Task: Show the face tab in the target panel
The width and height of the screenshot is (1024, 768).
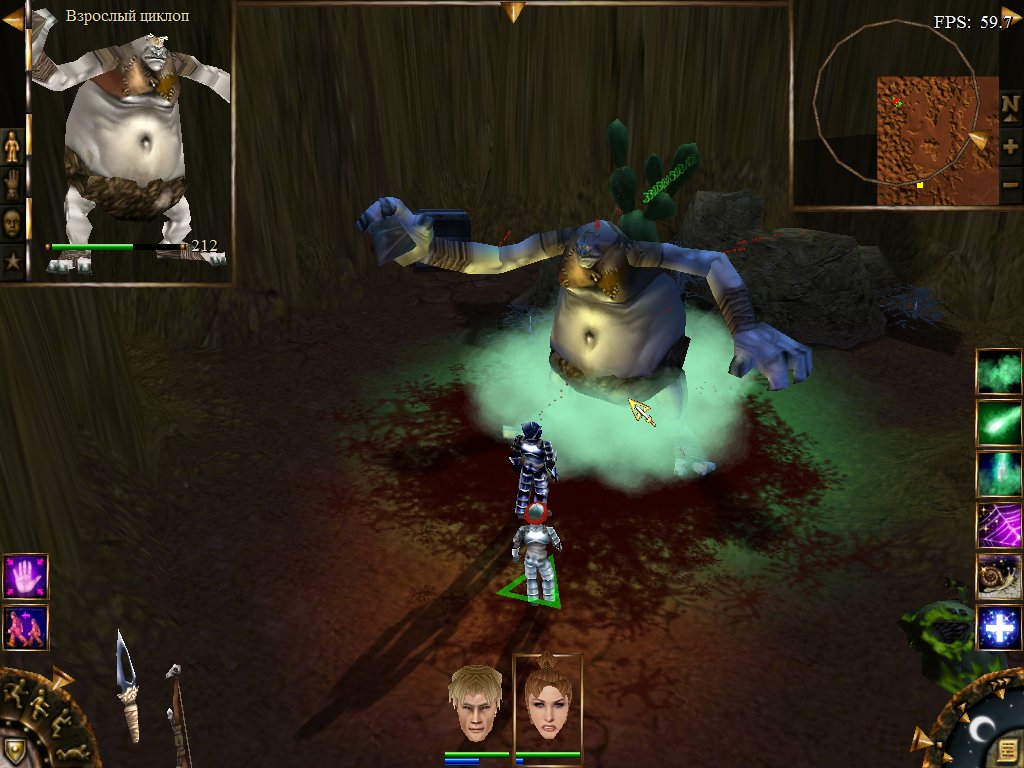Action: click(x=12, y=221)
